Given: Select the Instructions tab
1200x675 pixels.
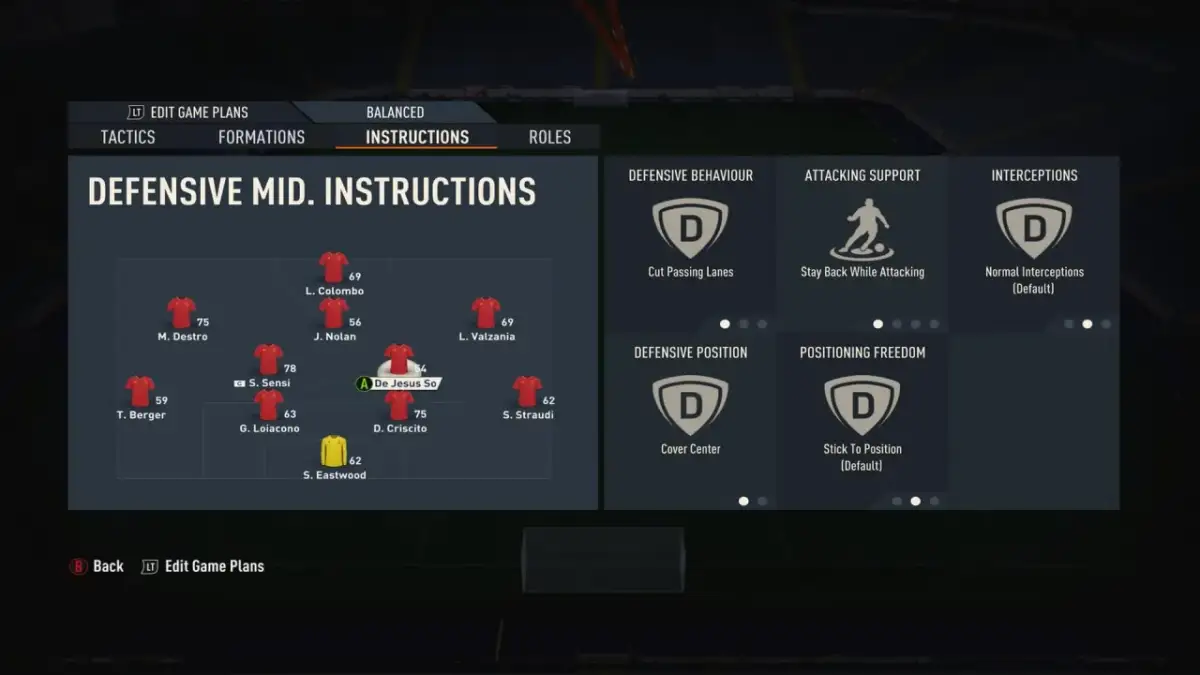Looking at the screenshot, I should click(x=417, y=137).
